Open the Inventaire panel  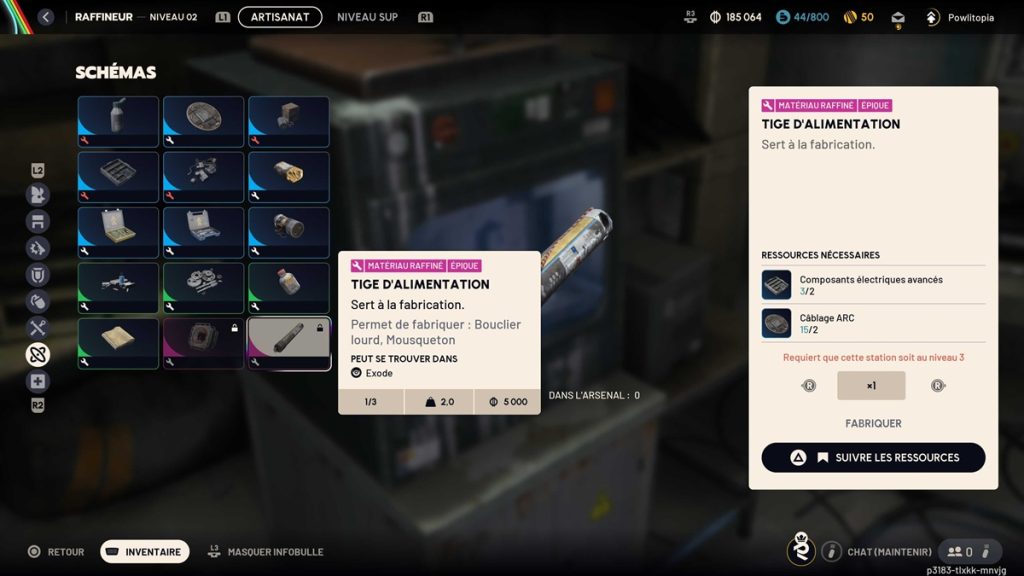click(145, 551)
